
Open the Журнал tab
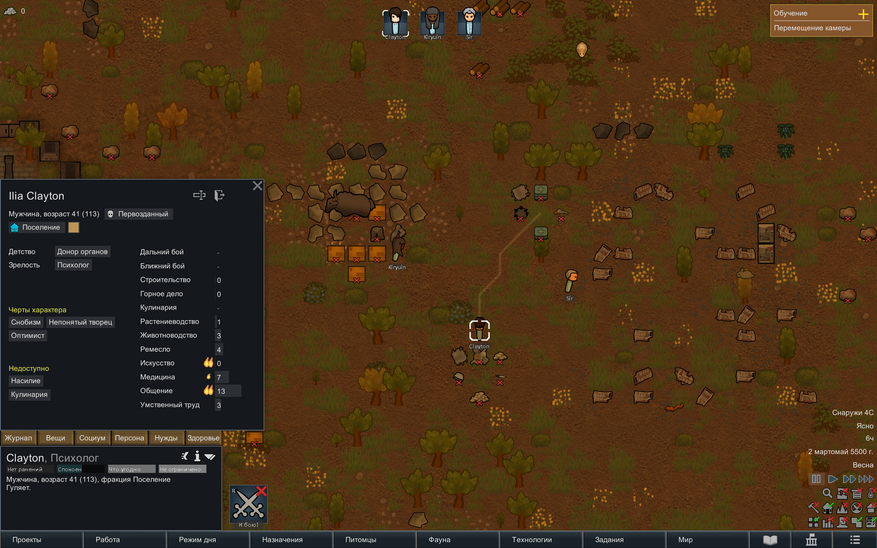(18, 438)
